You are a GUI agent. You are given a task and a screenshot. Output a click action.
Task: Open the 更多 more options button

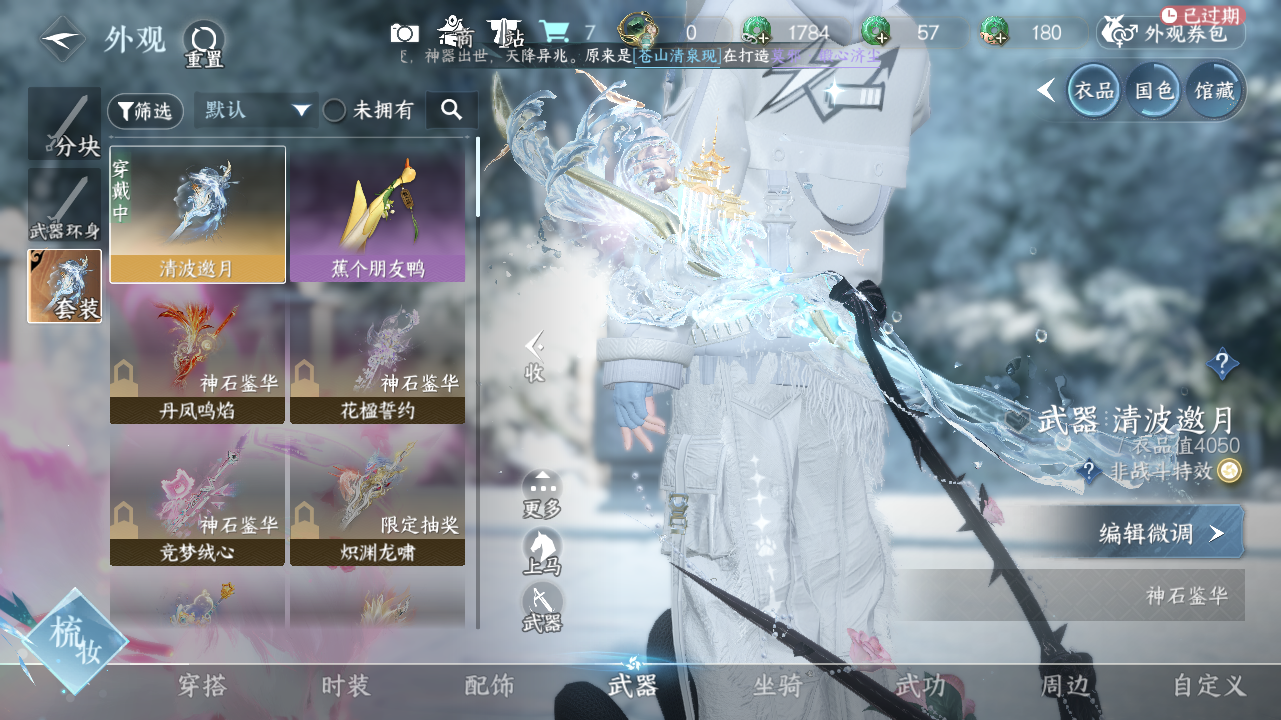pyautogui.click(x=542, y=494)
